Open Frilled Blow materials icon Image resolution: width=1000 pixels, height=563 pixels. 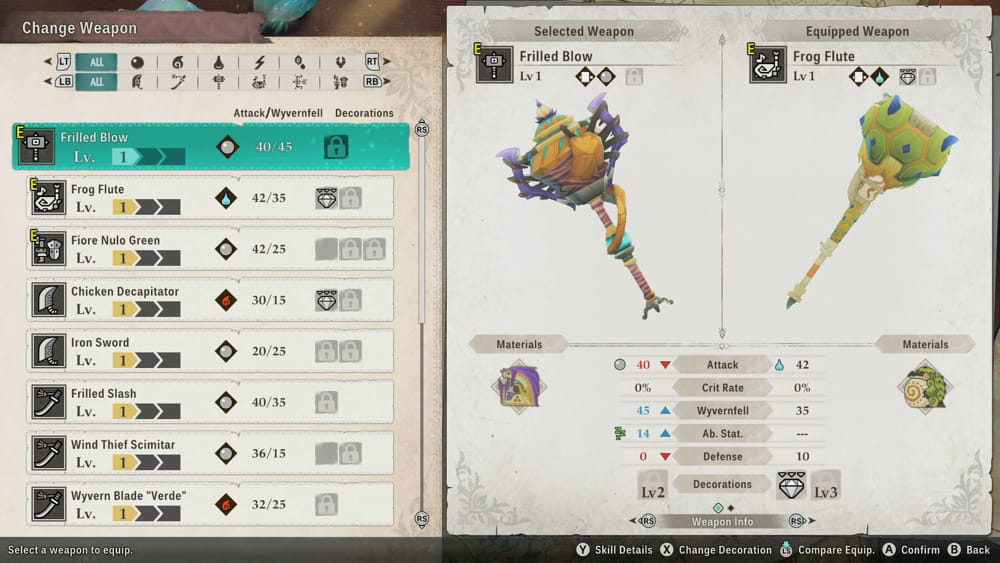519,387
